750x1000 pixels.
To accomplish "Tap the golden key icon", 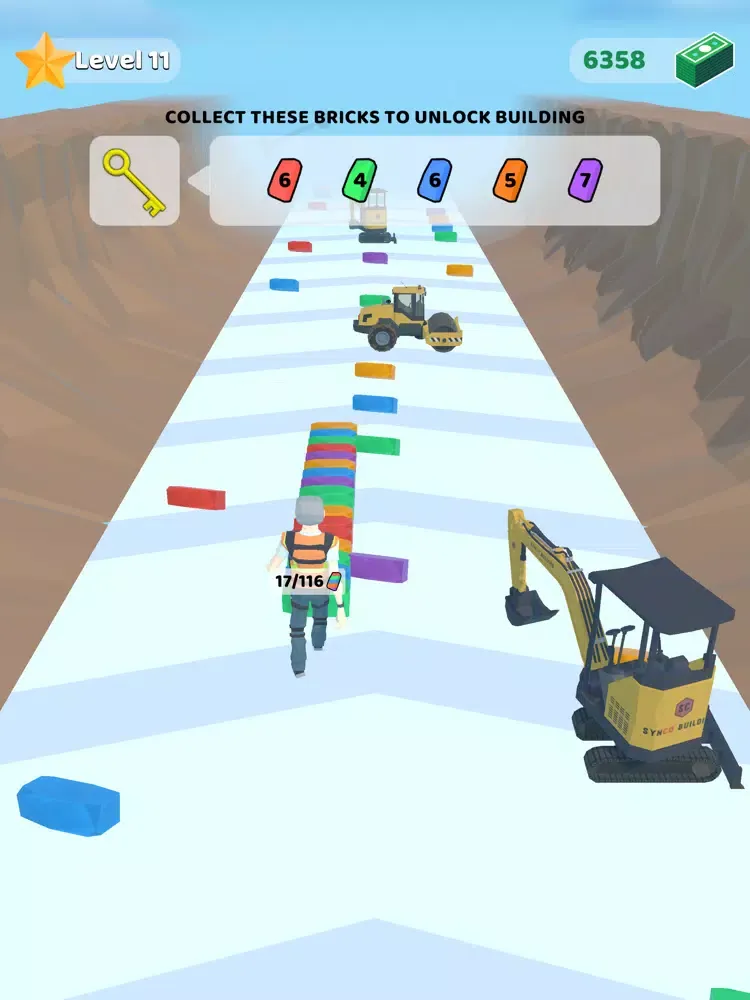I will (135, 181).
